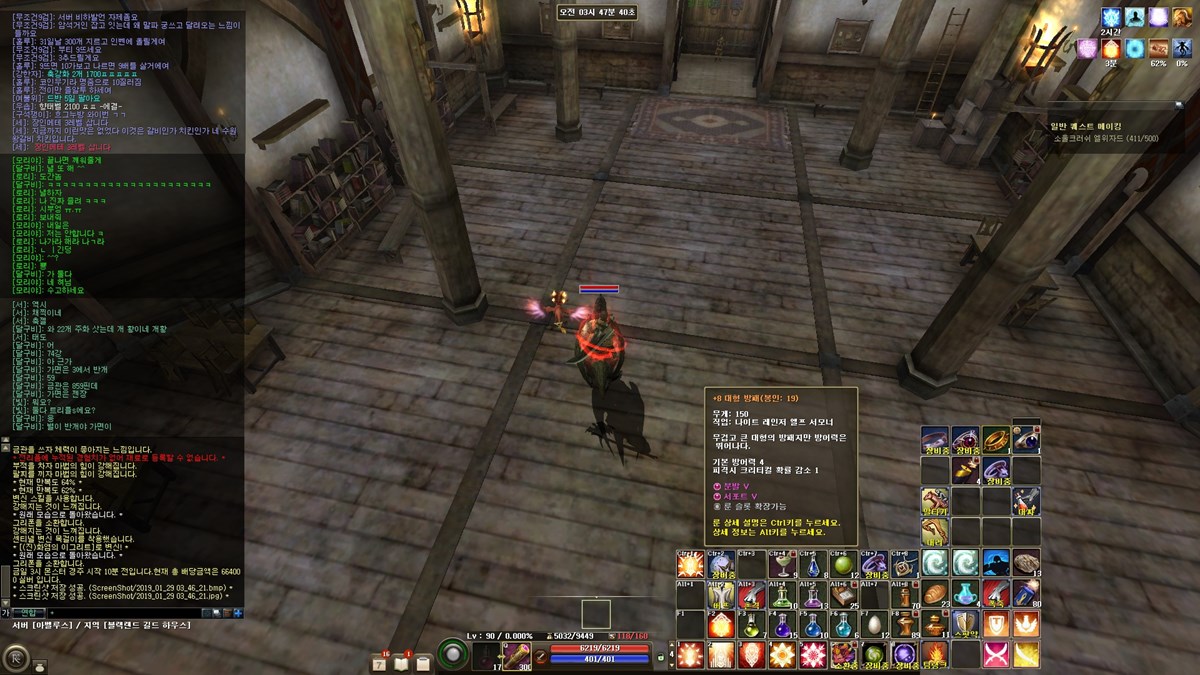Use the purple potion in Alt+5
The image size is (1200, 675).
tap(811, 594)
